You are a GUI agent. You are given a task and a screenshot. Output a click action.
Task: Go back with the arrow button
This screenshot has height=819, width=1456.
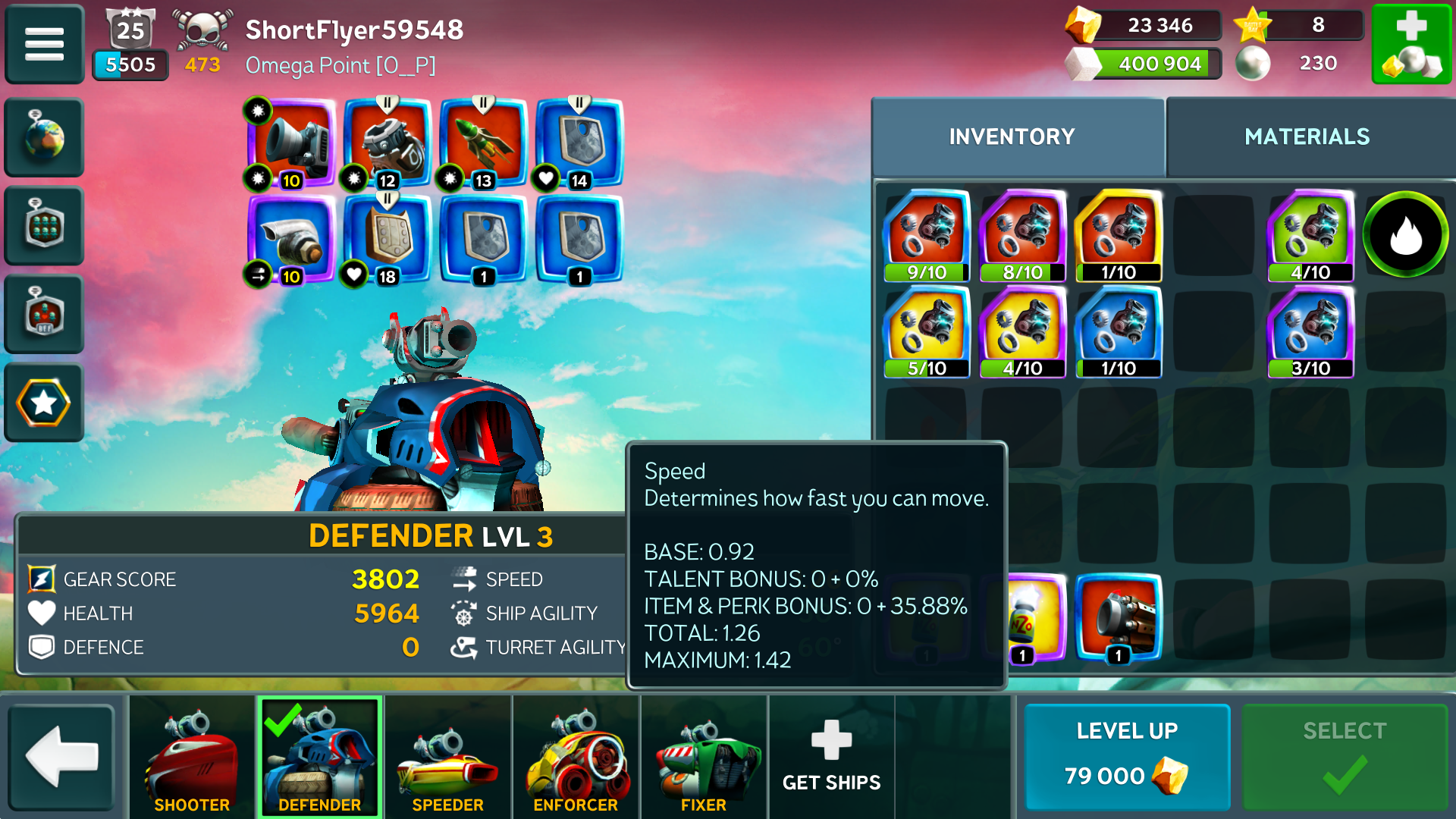pos(61,756)
